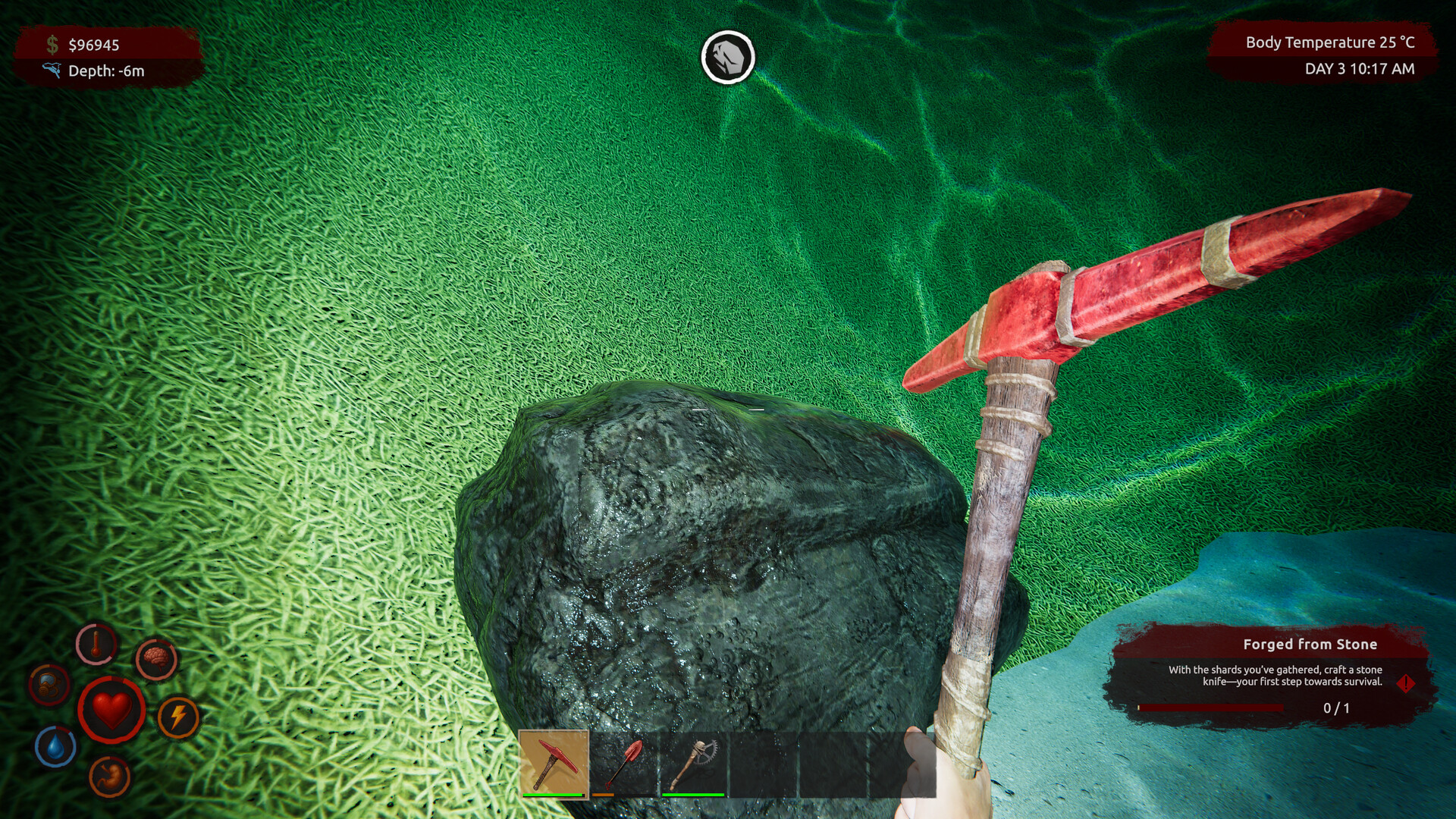Click the red quest alert diamond

tap(1405, 683)
